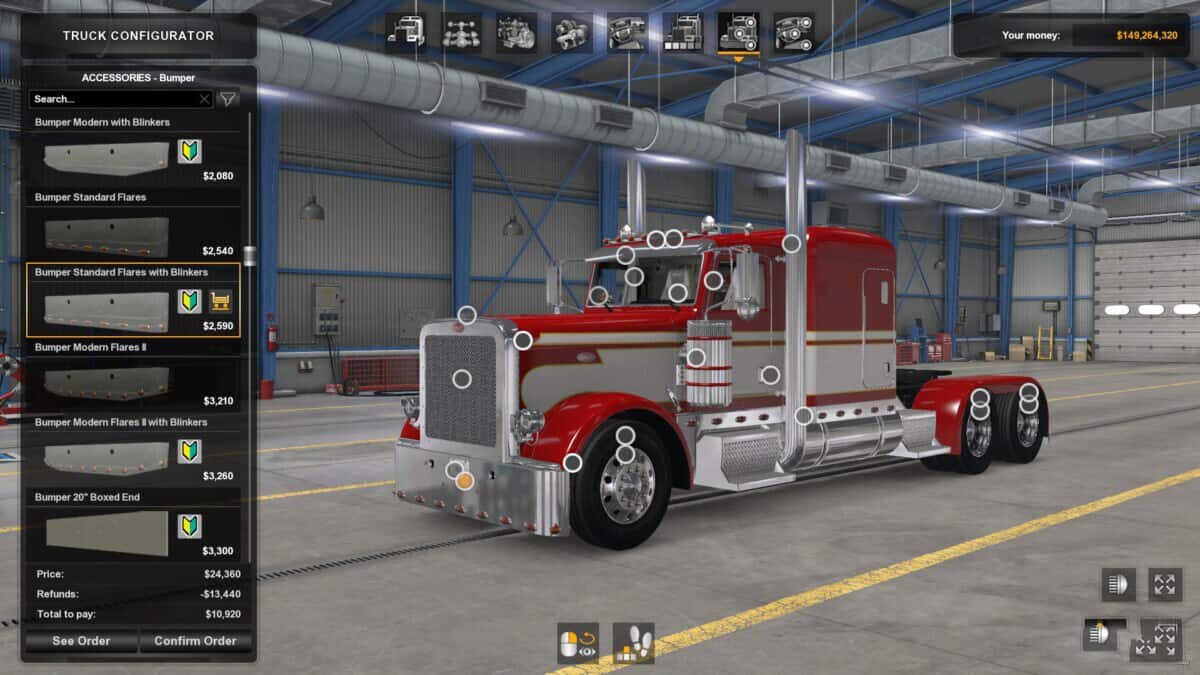Image resolution: width=1200 pixels, height=675 pixels.
Task: Open the filter funnel next to search
Action: (228, 99)
